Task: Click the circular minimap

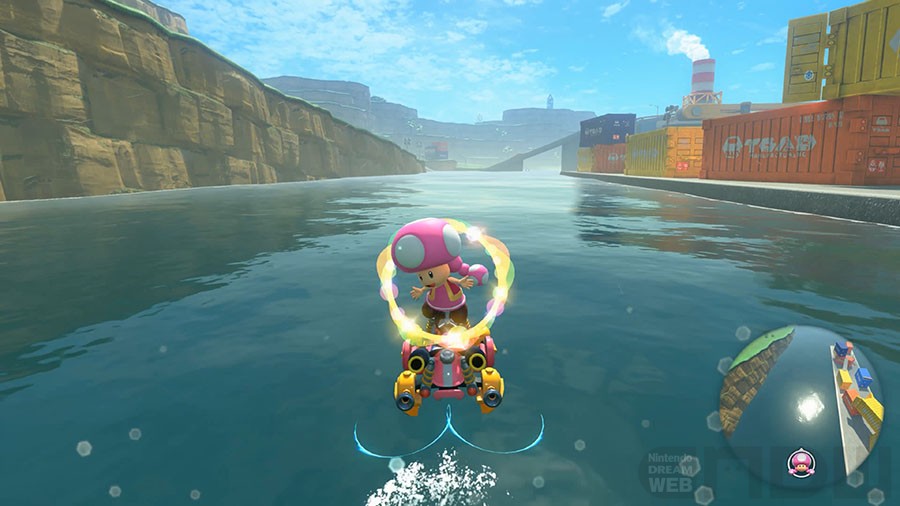Action: coord(801,407)
